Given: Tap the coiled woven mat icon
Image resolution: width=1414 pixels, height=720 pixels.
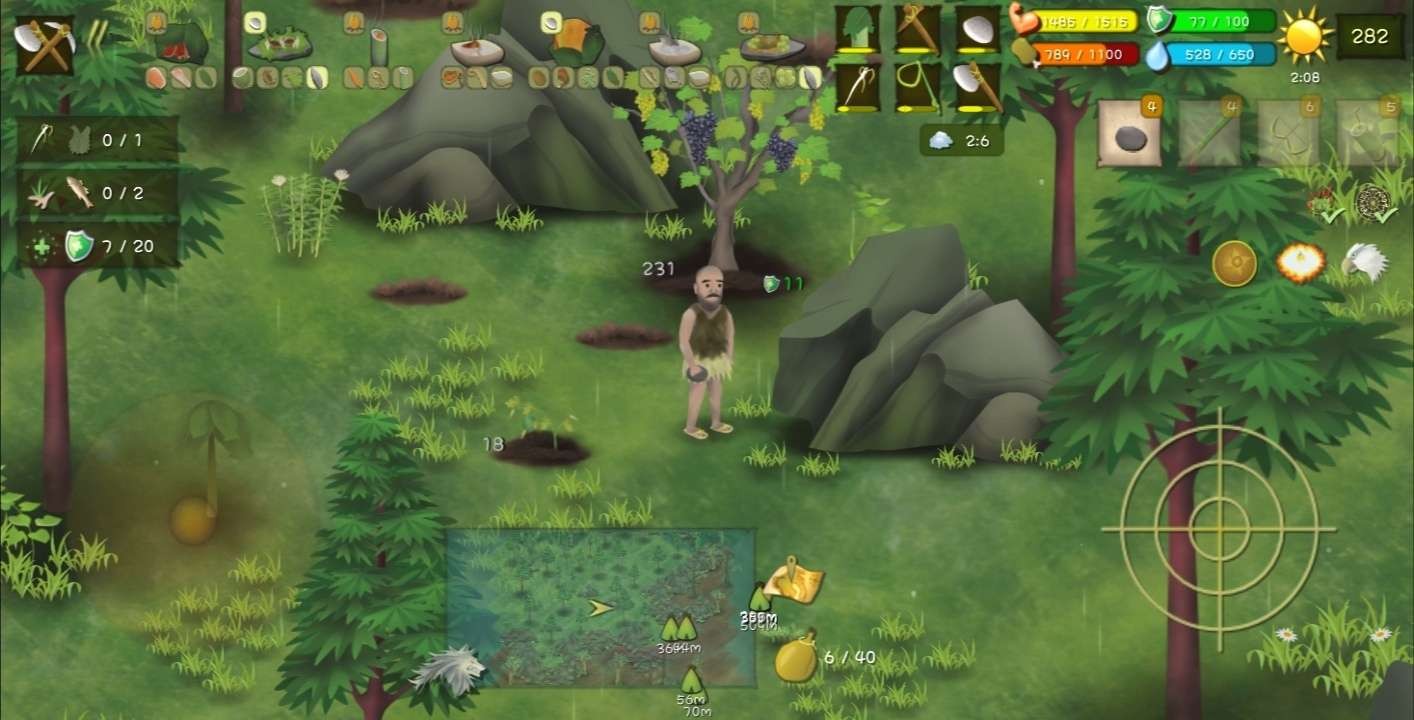Looking at the screenshot, I should (1375, 203).
